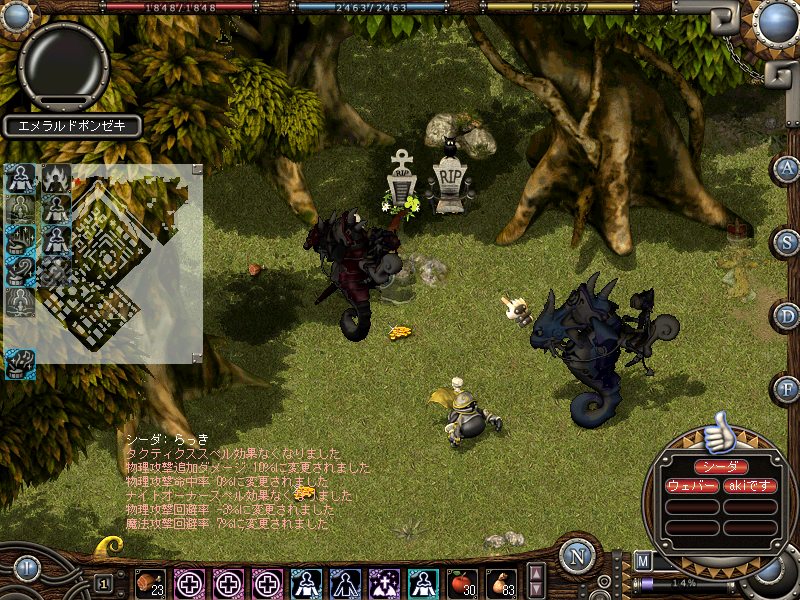This screenshot has height=600, width=800.
Task: Click the round orb button at bottom-left
Action: [26, 570]
